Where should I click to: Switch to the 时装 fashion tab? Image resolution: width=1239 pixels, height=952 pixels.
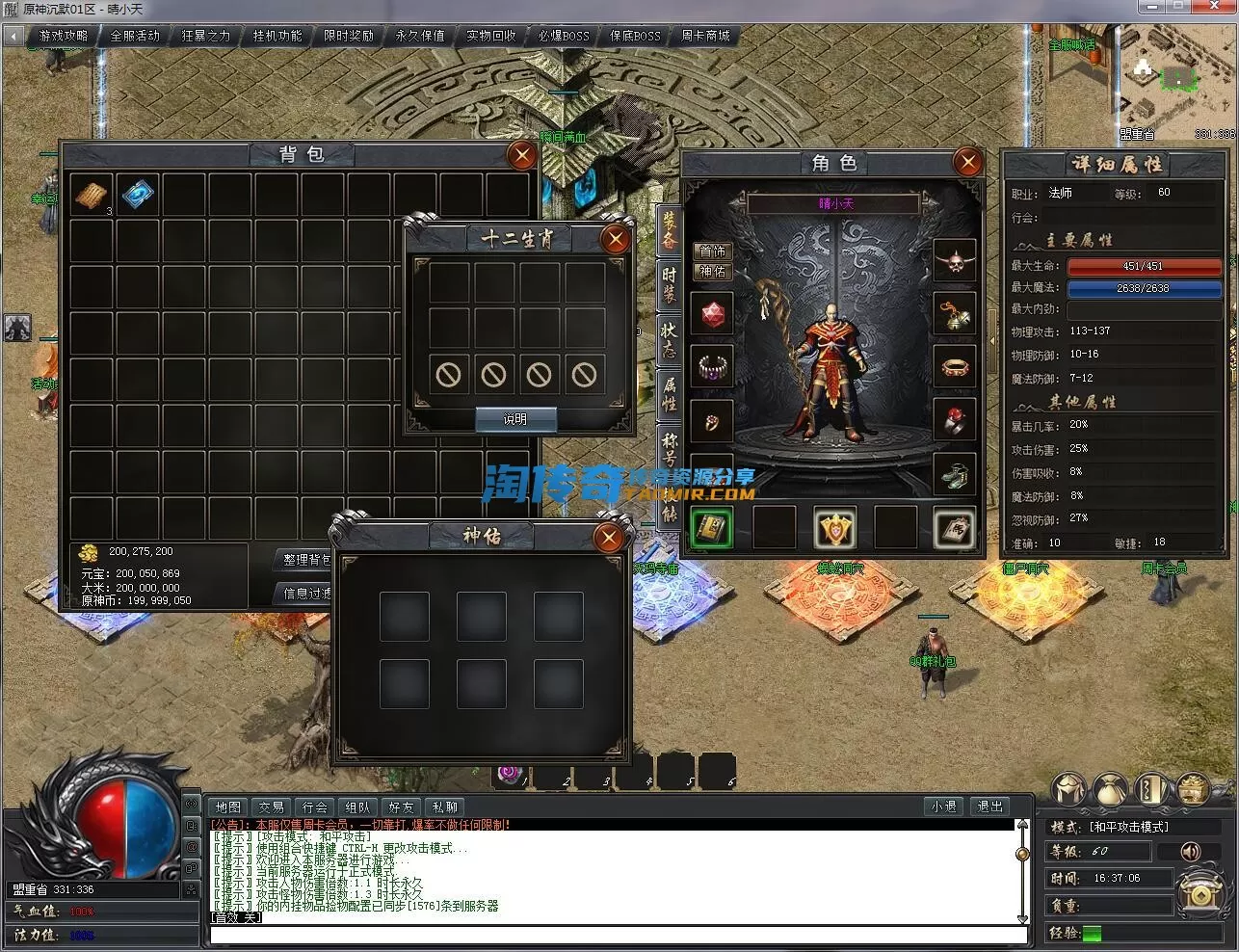[669, 284]
